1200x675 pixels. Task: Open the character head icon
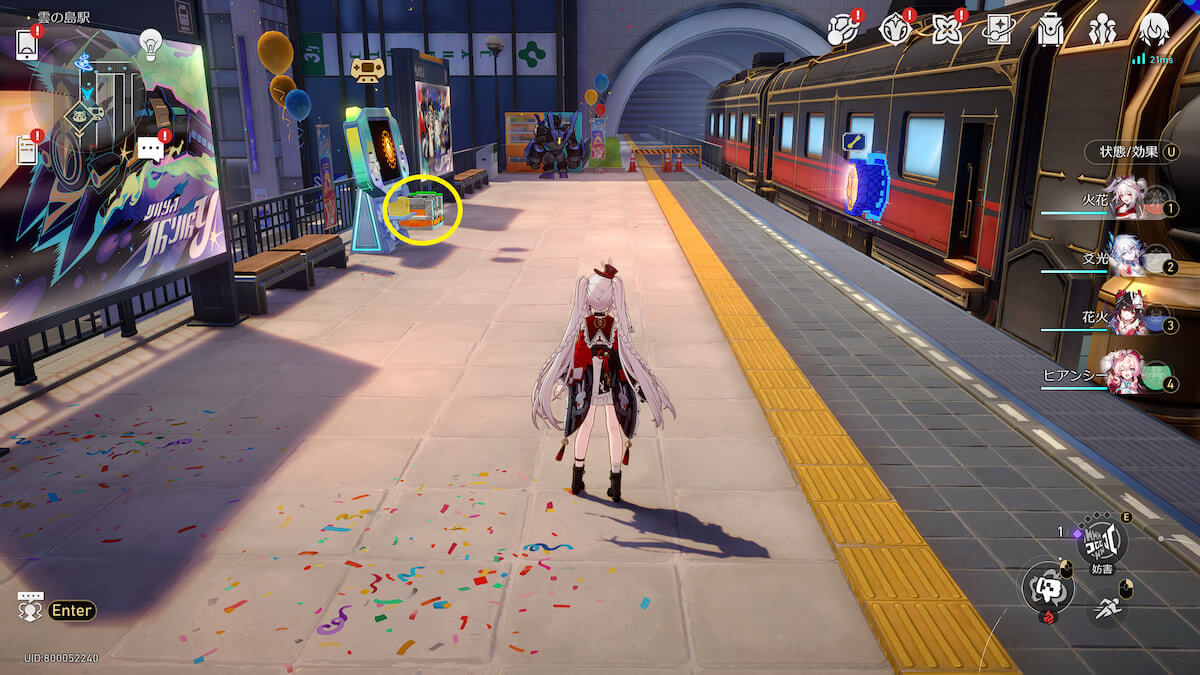(x=1154, y=30)
